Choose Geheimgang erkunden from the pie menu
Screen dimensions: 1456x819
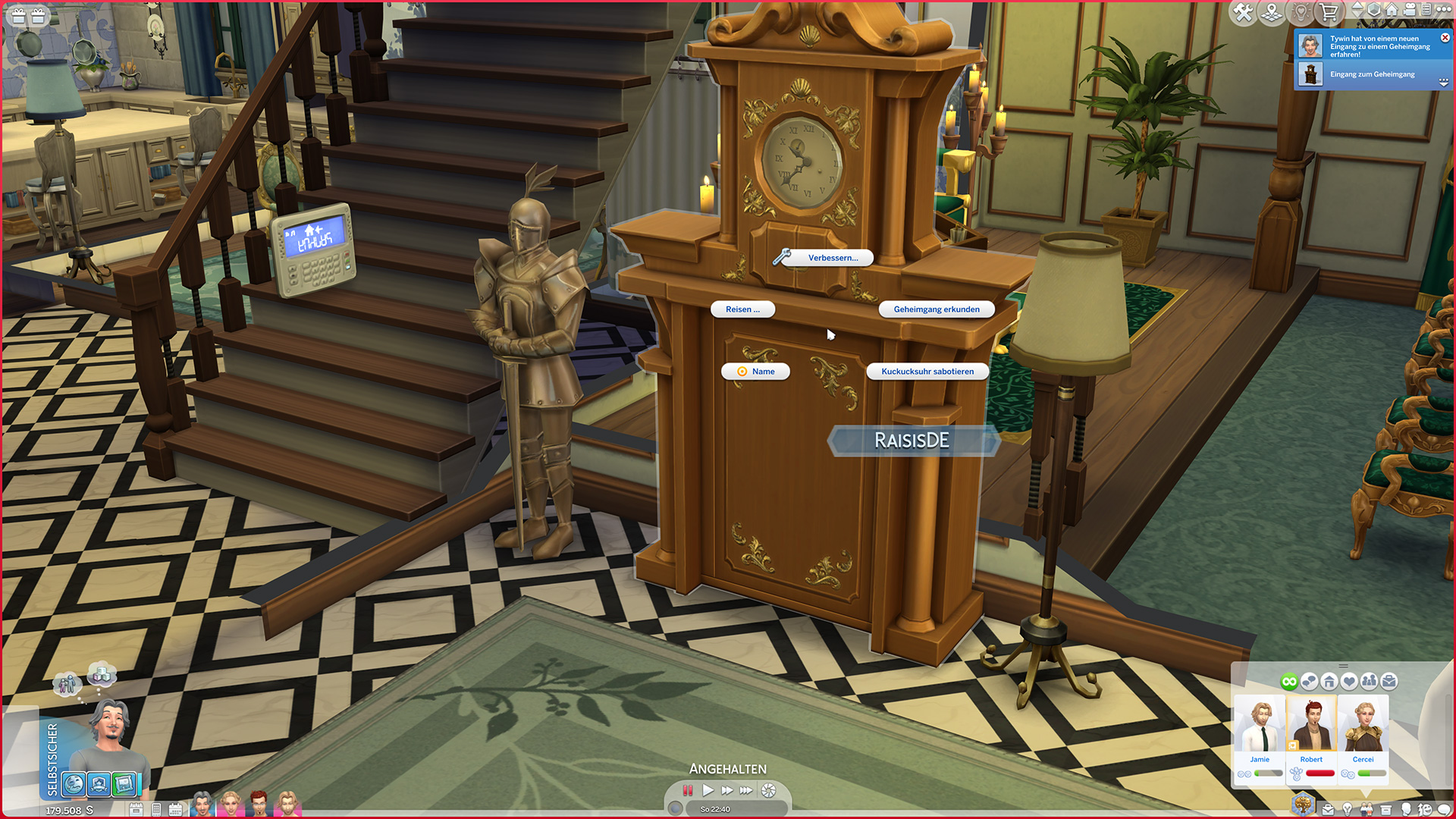click(x=936, y=309)
